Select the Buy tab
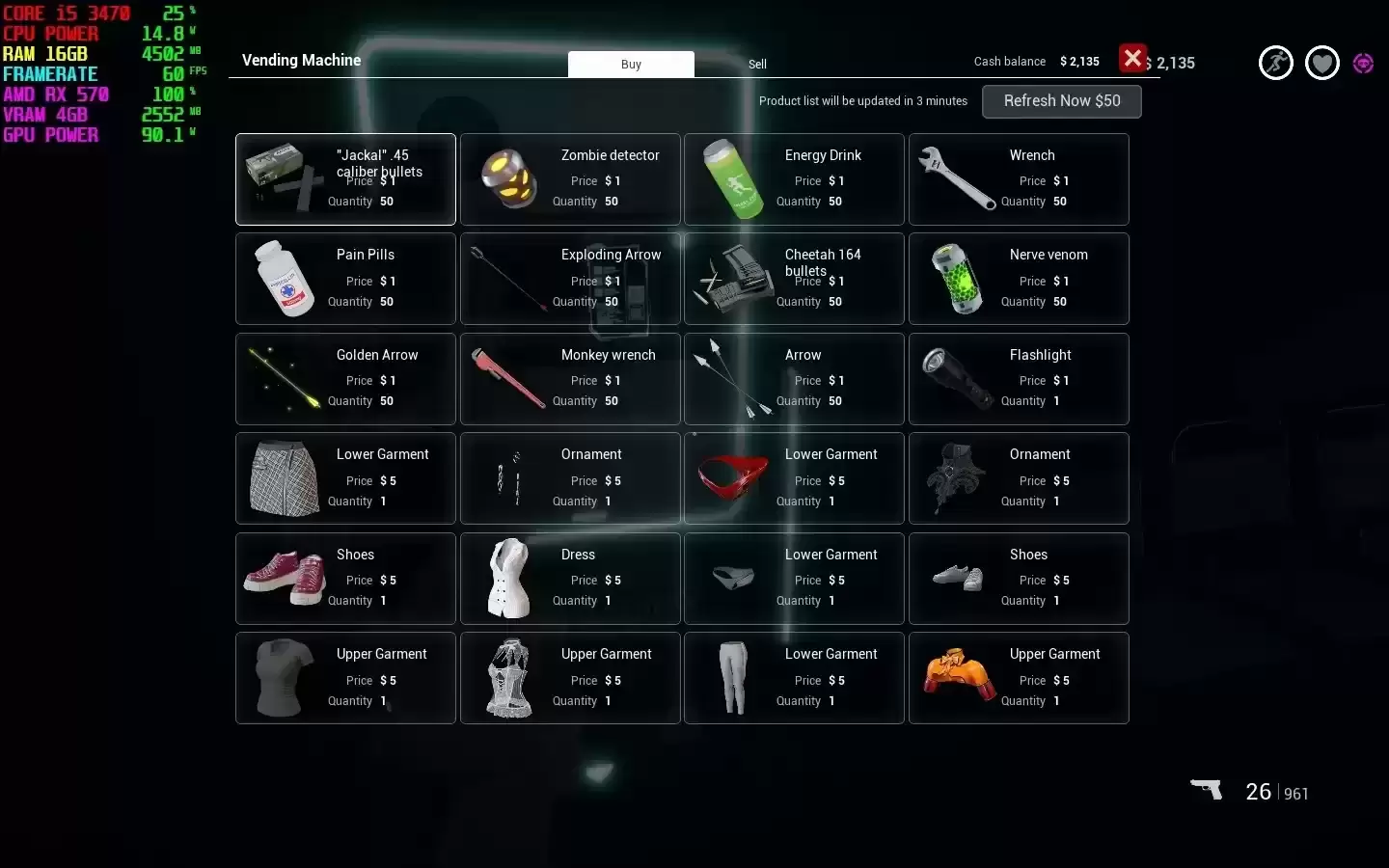This screenshot has width=1389, height=868. click(631, 65)
